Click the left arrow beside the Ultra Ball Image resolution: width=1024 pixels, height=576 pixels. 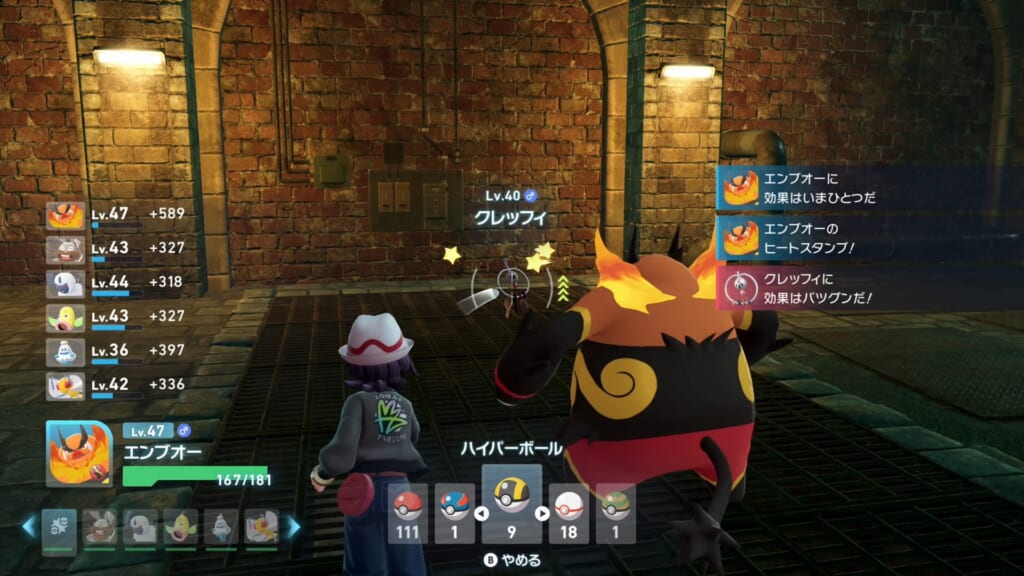tap(480, 514)
